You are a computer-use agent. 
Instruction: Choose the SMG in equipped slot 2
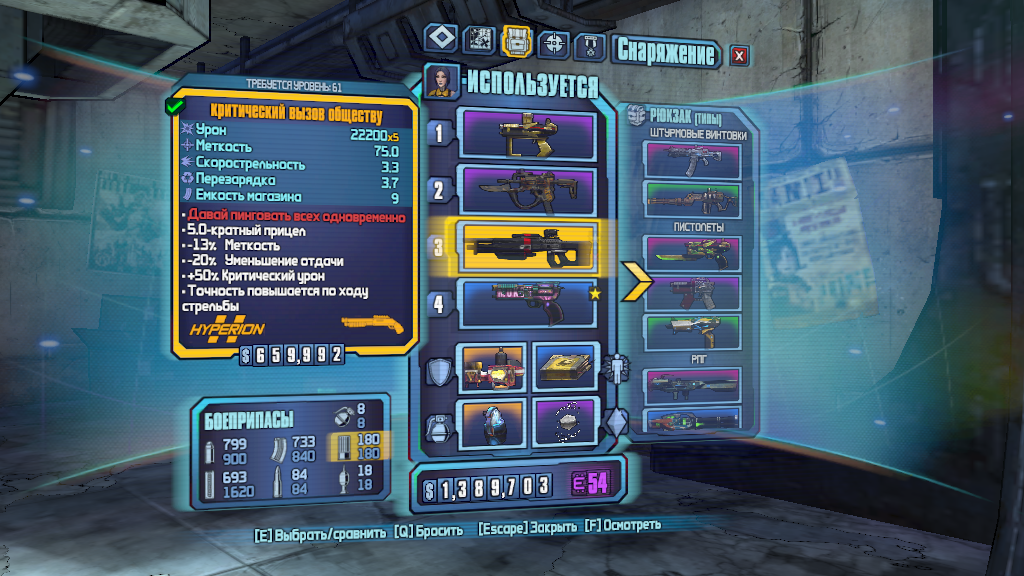(526, 190)
